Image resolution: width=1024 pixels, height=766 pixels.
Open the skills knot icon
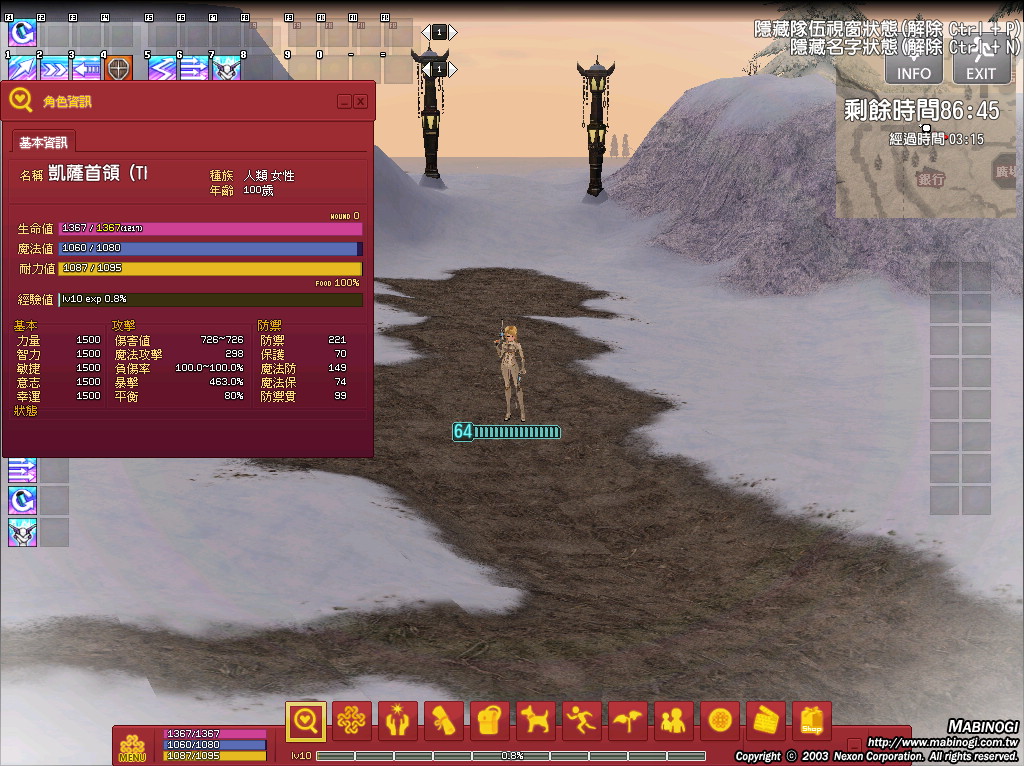pyautogui.click(x=352, y=720)
